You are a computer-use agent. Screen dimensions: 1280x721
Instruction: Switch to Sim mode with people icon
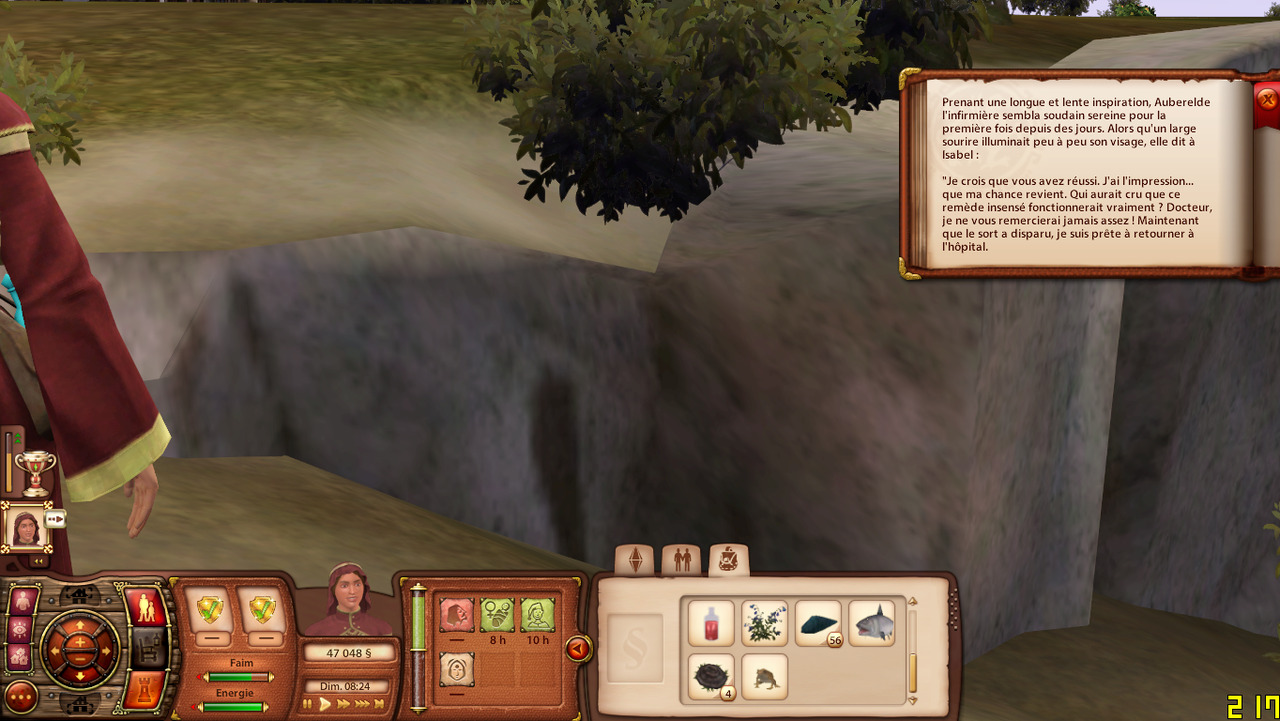click(145, 607)
